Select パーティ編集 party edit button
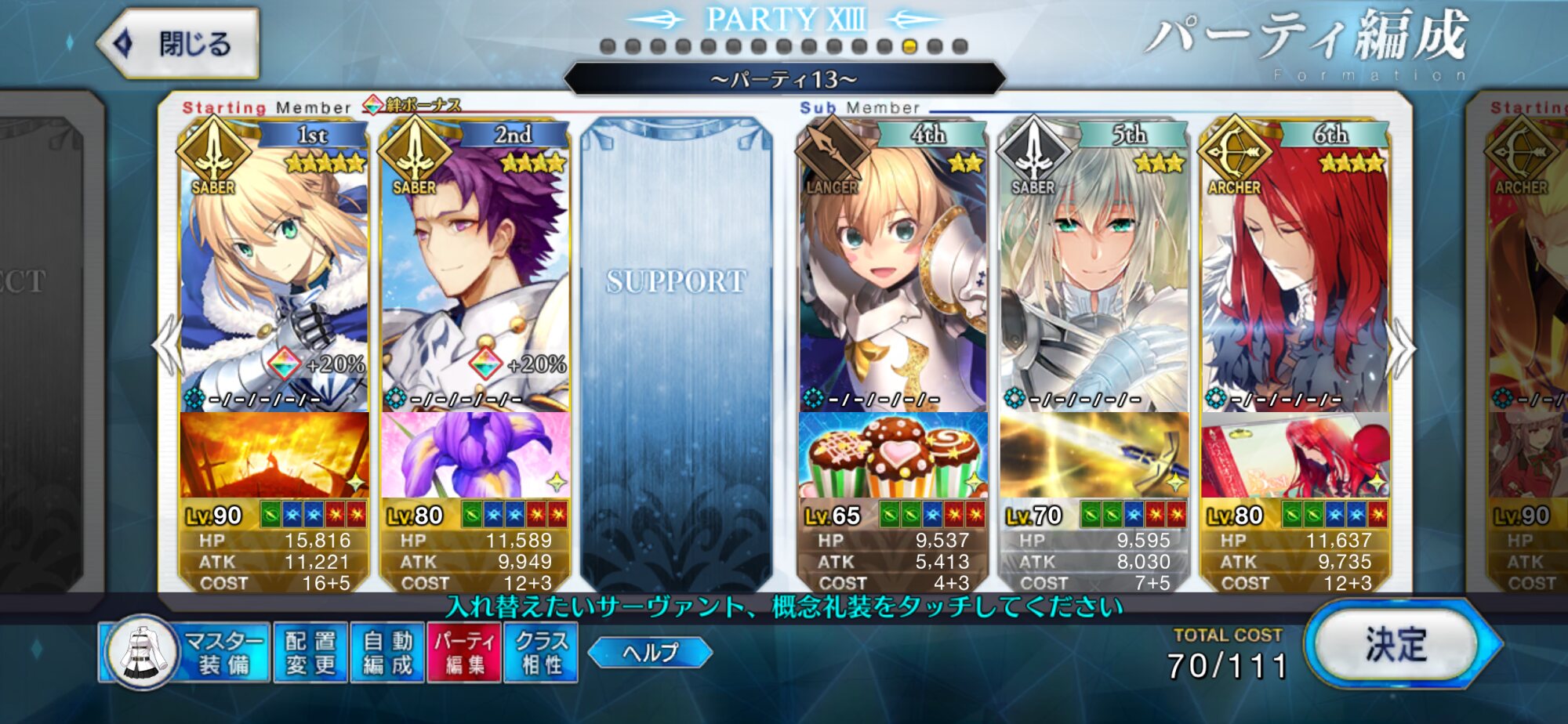Viewport: 1568px width, 724px height. coord(464,653)
